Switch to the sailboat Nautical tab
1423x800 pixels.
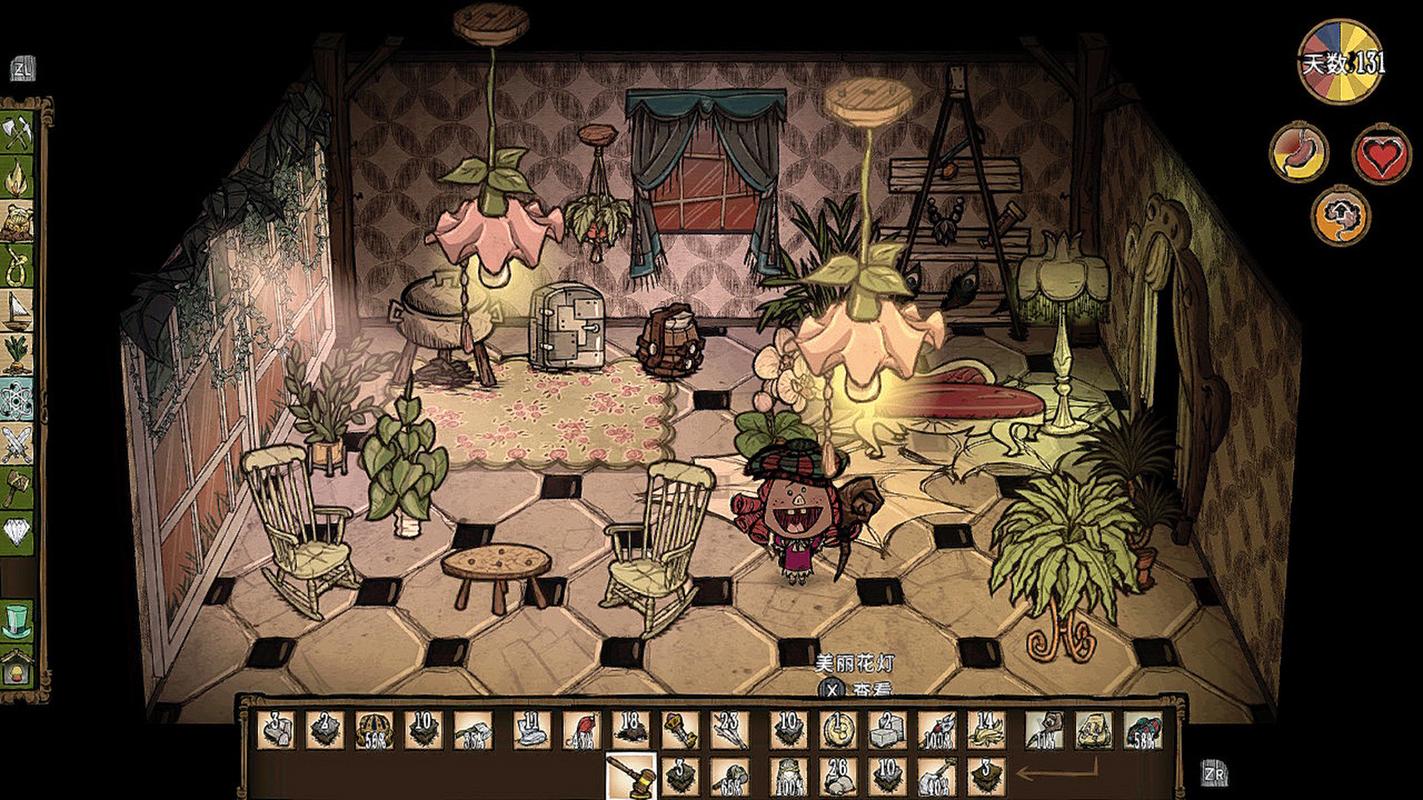click(x=17, y=311)
